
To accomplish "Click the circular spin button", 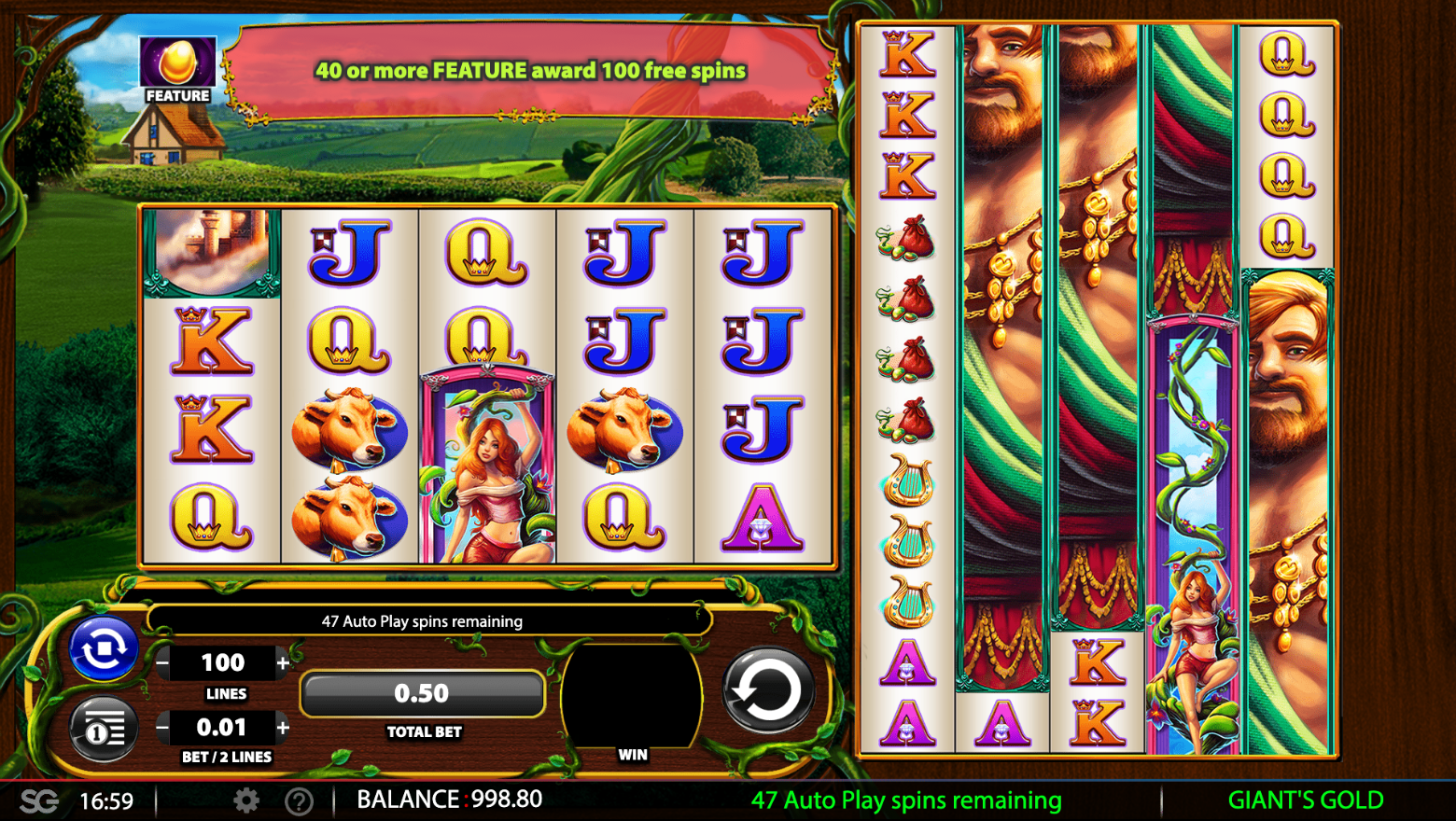I will tap(767, 691).
